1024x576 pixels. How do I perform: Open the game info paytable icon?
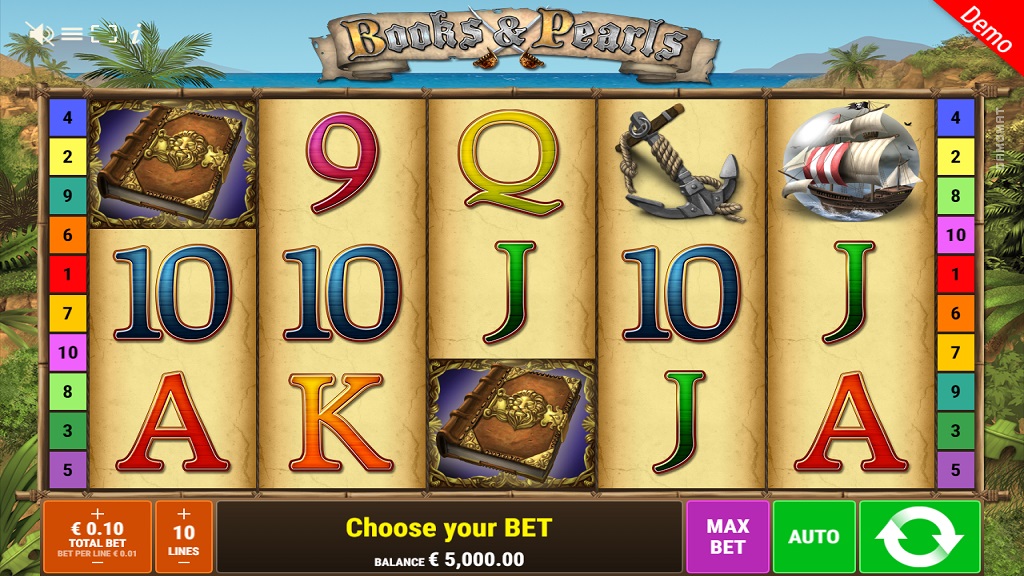pyautogui.click(x=134, y=34)
